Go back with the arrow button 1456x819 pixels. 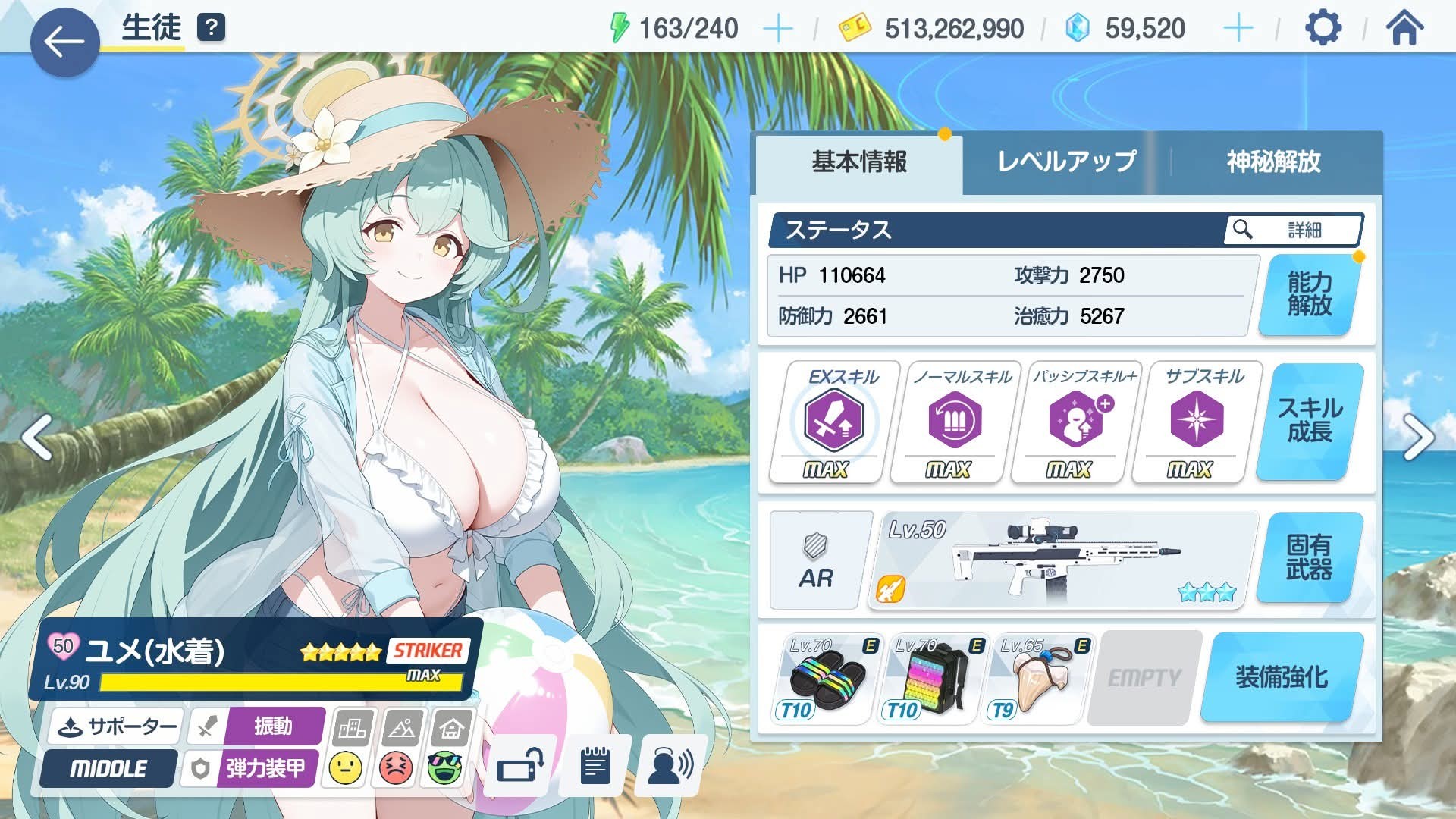[x=64, y=42]
